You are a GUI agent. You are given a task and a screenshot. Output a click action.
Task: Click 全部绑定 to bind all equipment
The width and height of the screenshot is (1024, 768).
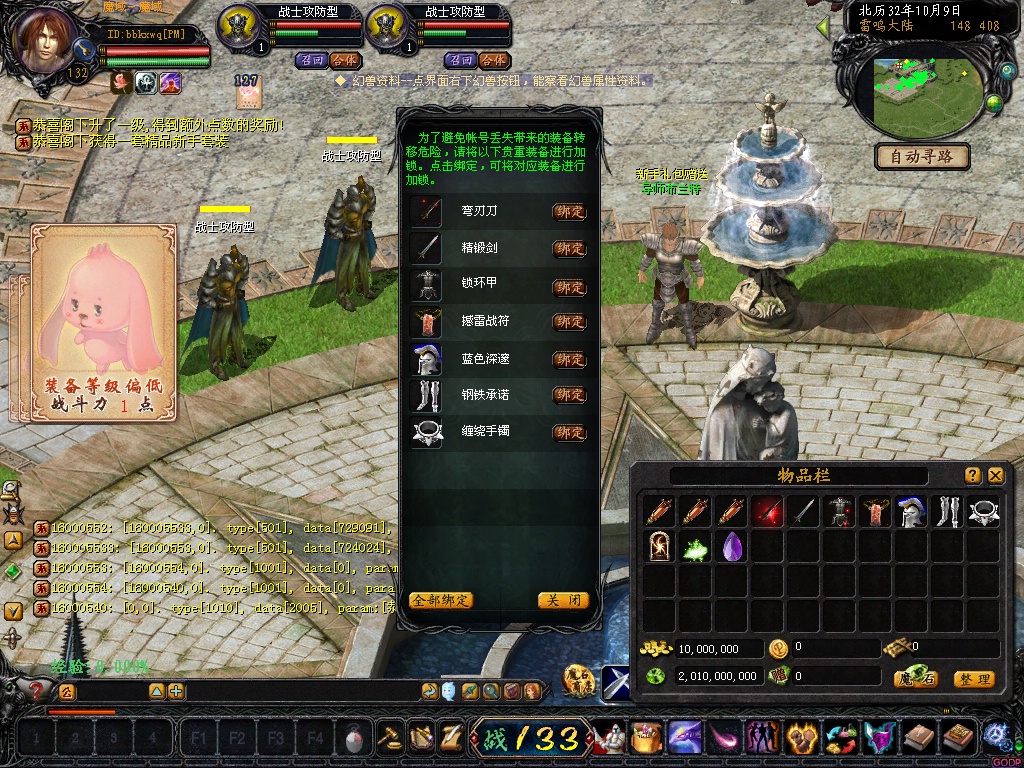pyautogui.click(x=441, y=601)
